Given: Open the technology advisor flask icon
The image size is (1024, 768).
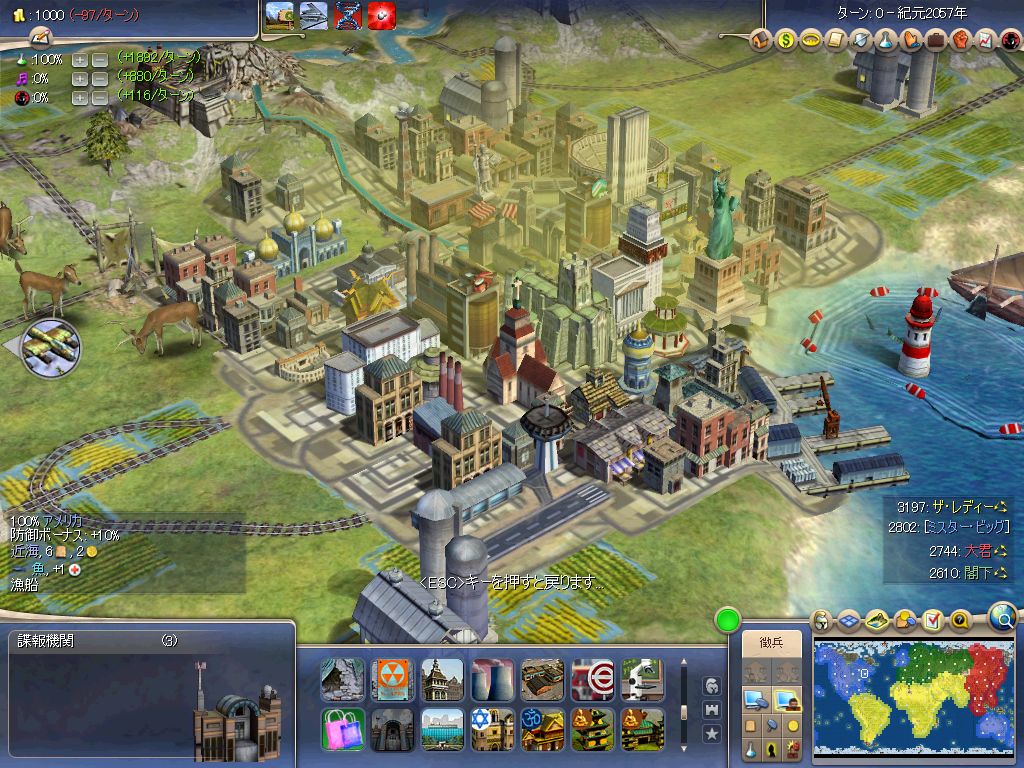Looking at the screenshot, I should coord(885,41).
